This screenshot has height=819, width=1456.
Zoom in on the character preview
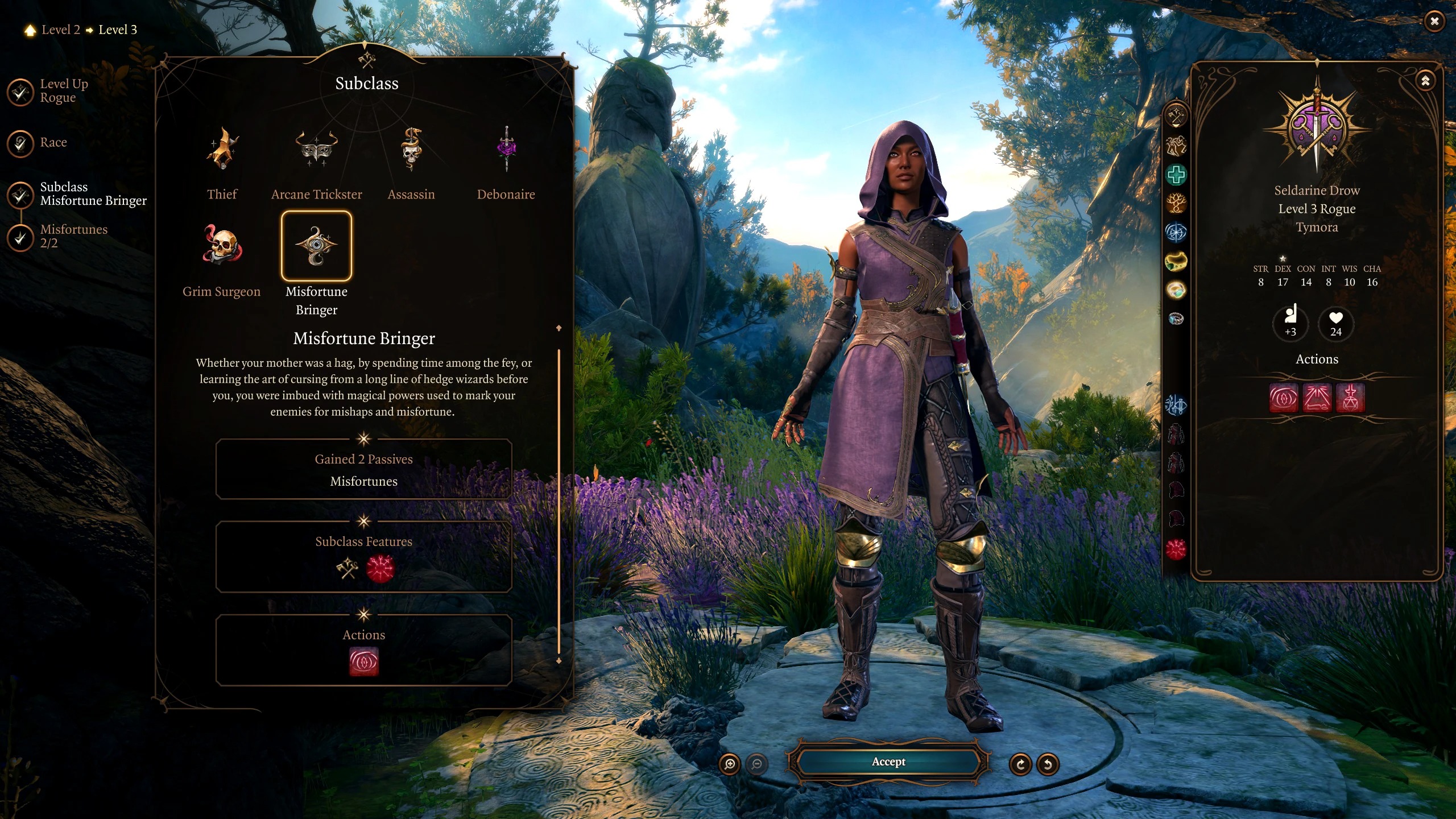click(x=730, y=764)
